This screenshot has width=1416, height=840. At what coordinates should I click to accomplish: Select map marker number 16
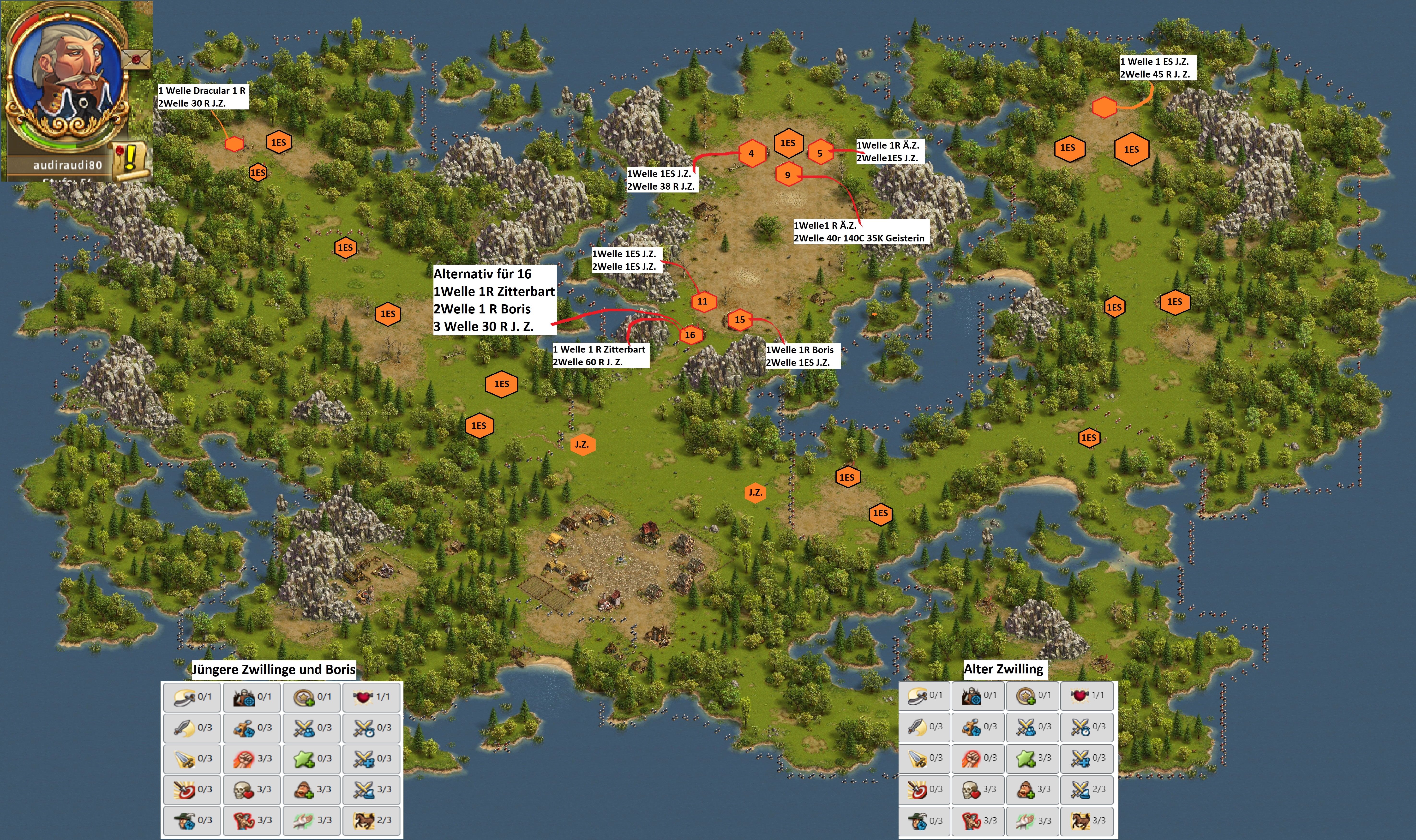point(690,335)
